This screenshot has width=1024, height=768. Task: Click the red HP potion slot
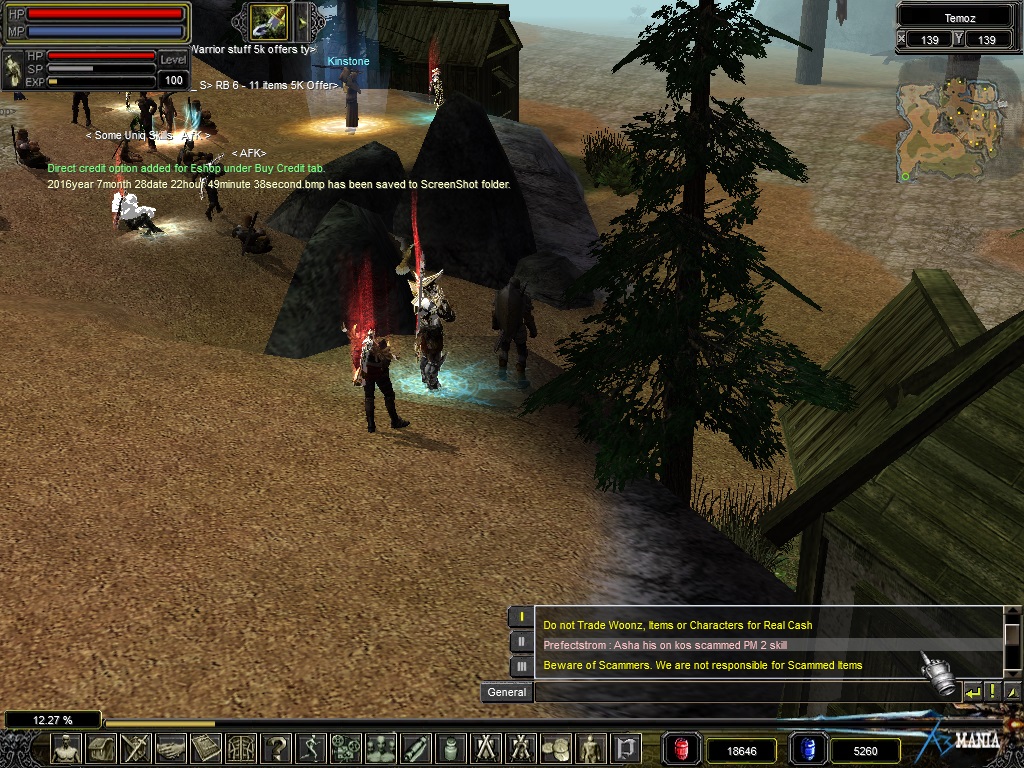coord(681,749)
